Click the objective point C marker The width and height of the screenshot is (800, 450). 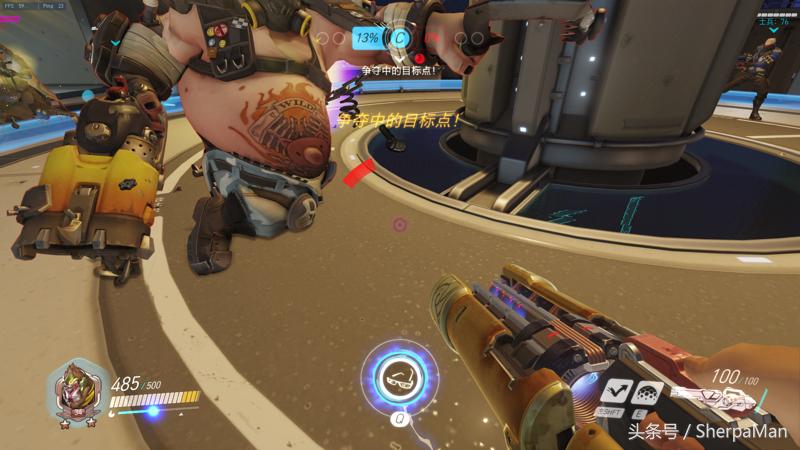pos(401,38)
